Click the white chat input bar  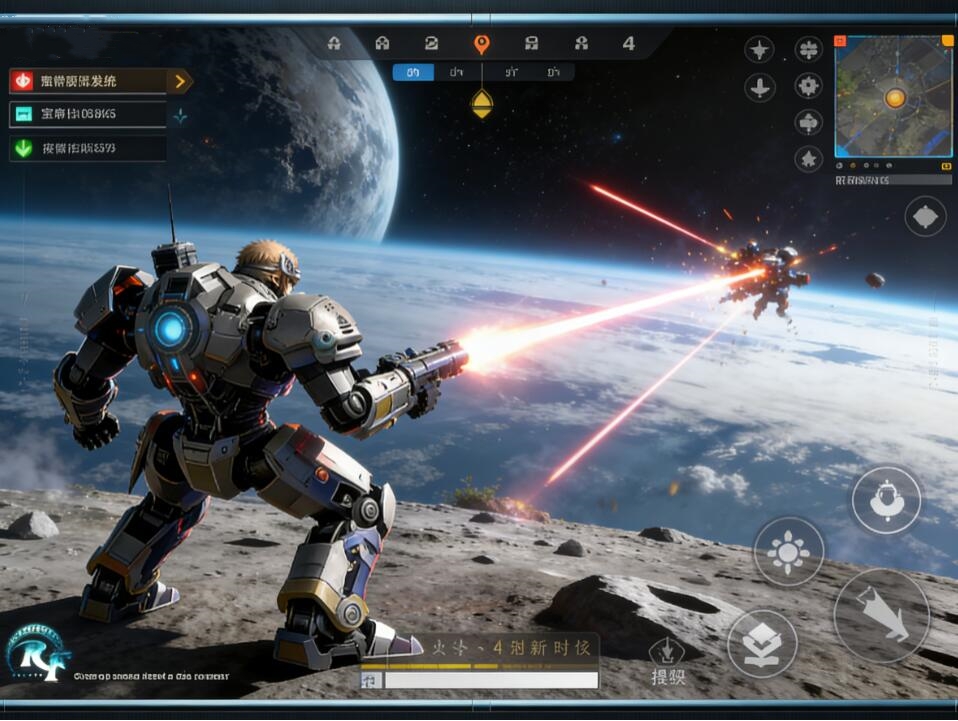click(x=490, y=680)
